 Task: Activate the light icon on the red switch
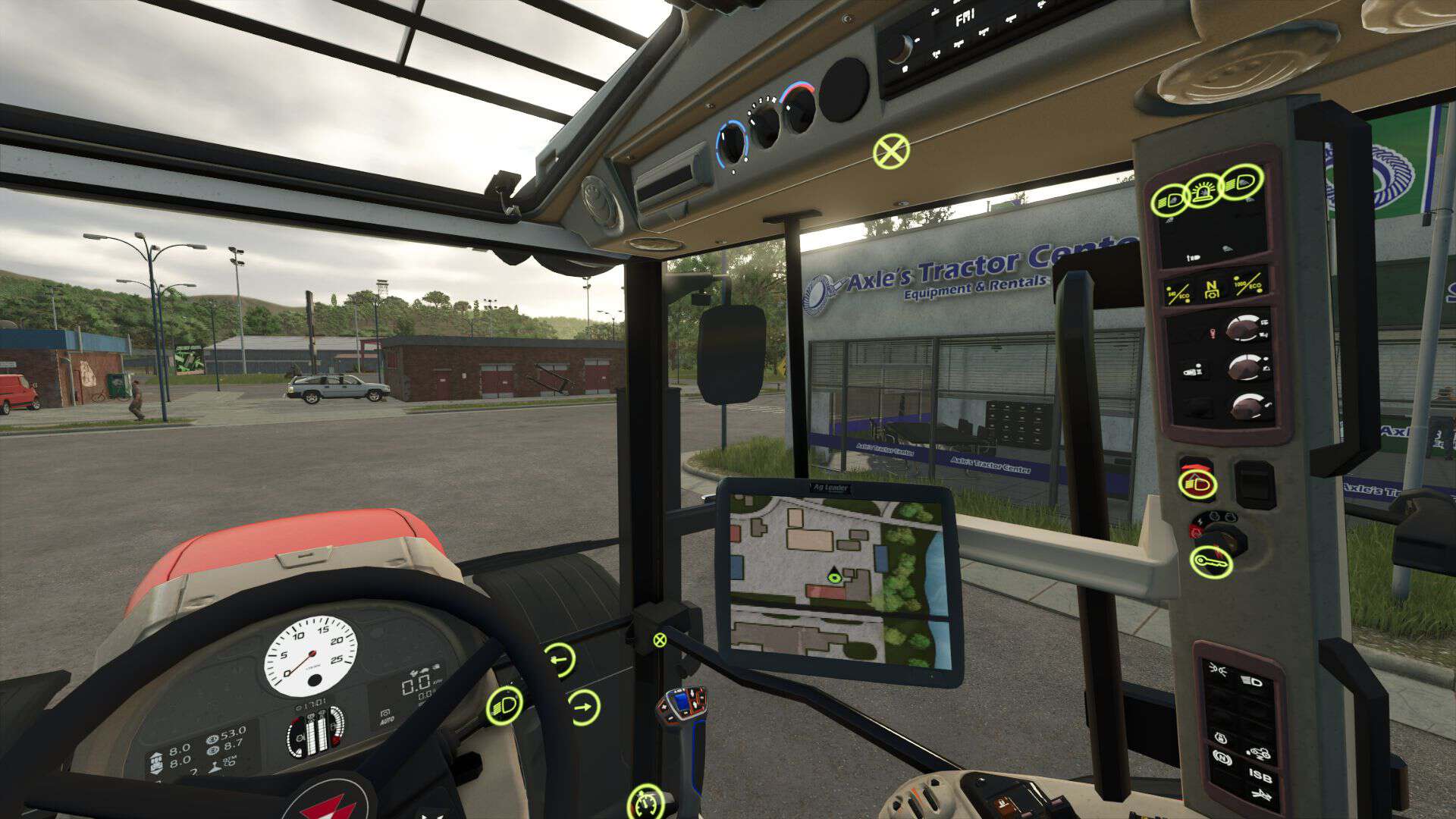coord(1197,482)
